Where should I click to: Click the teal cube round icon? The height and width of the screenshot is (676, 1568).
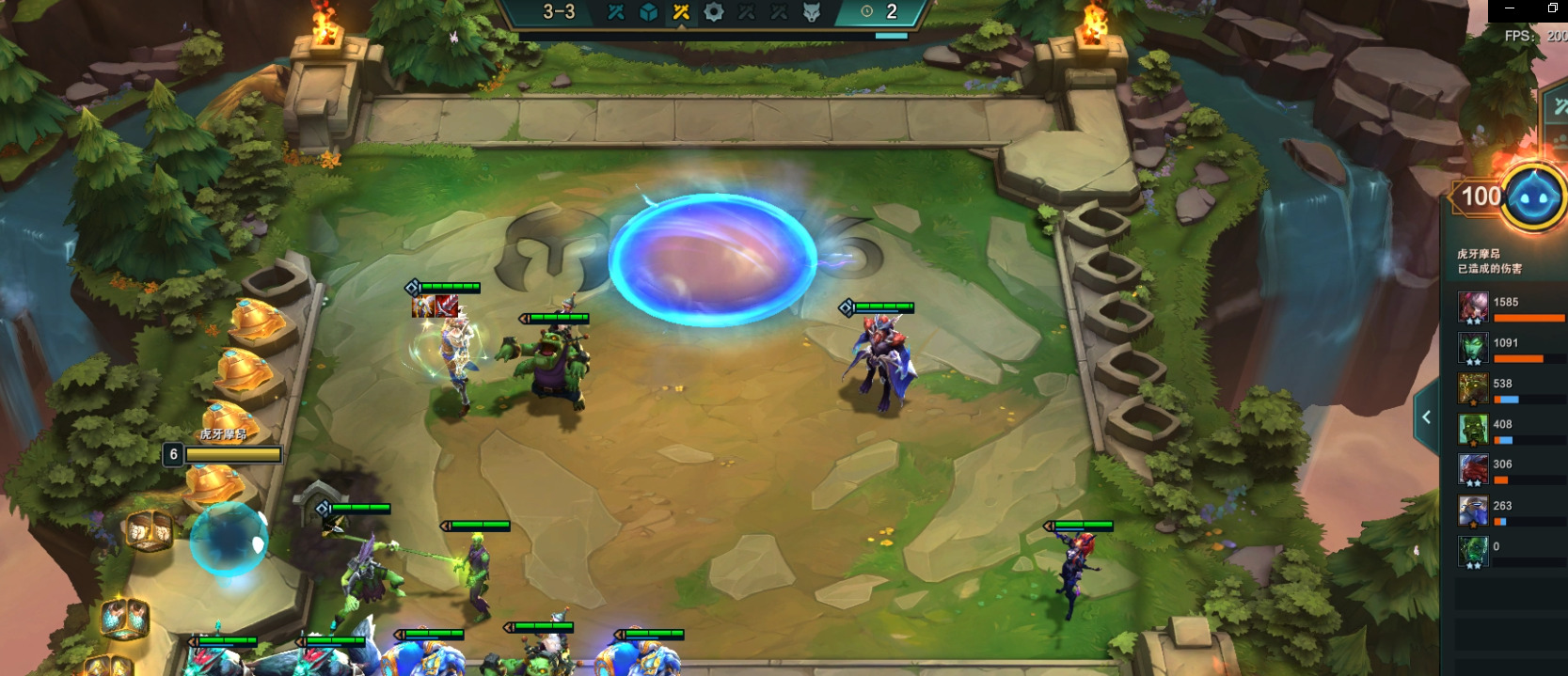(648, 12)
